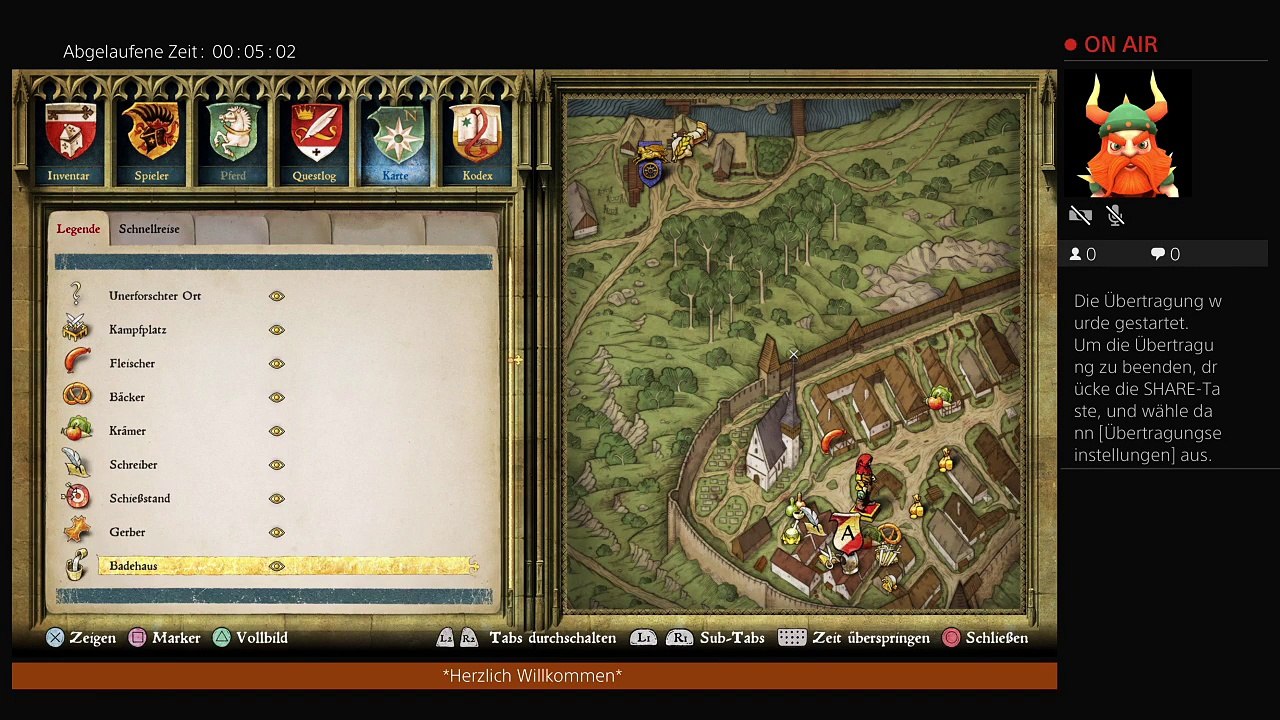Select the Karte map tab
Viewport: 1280px width, 720px height.
396,141
